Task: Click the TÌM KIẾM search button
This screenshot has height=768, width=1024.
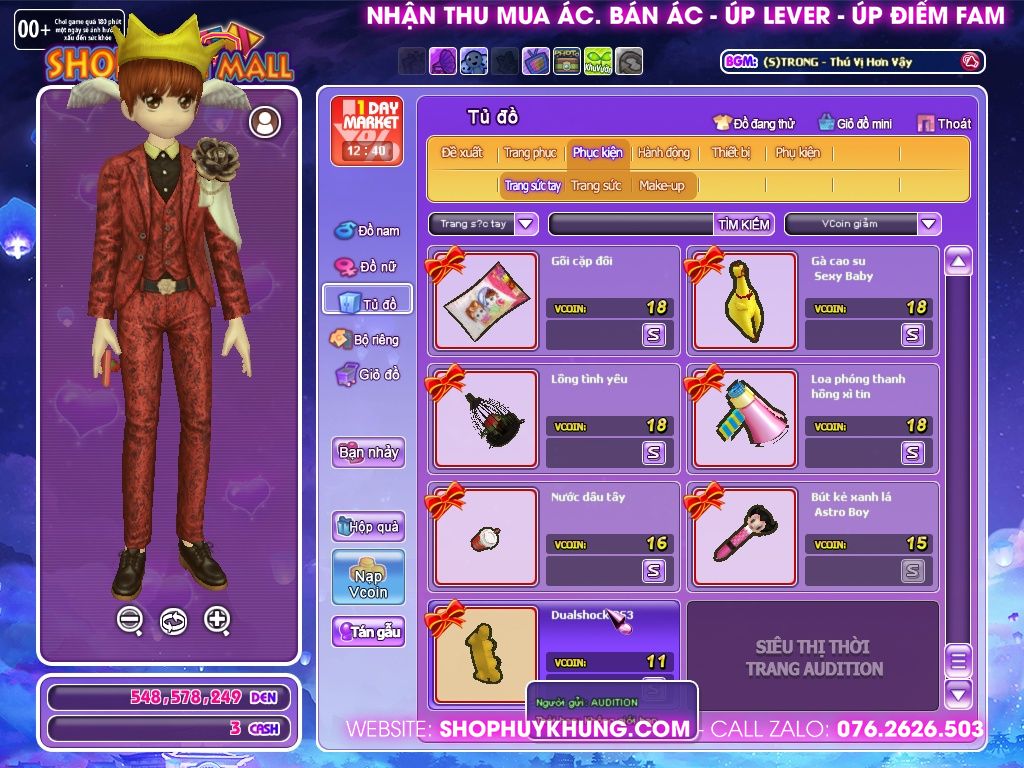Action: click(744, 224)
